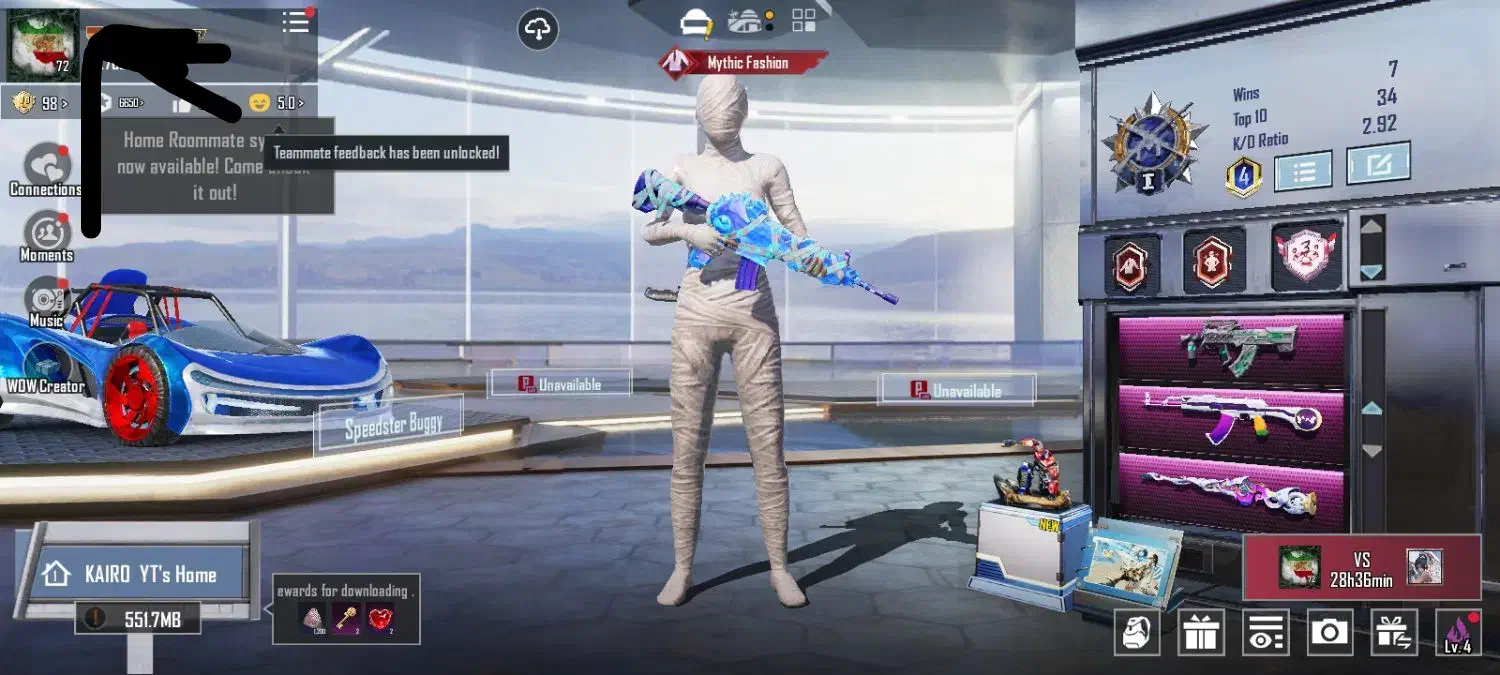Select the Speedster Buggy label
This screenshot has height=675, width=1500.
[x=390, y=425]
